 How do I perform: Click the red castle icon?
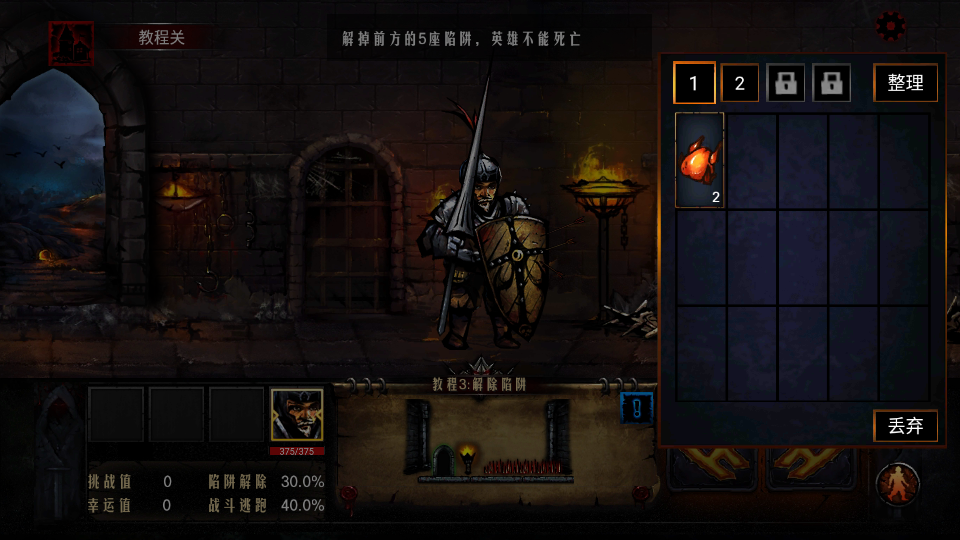[71, 43]
